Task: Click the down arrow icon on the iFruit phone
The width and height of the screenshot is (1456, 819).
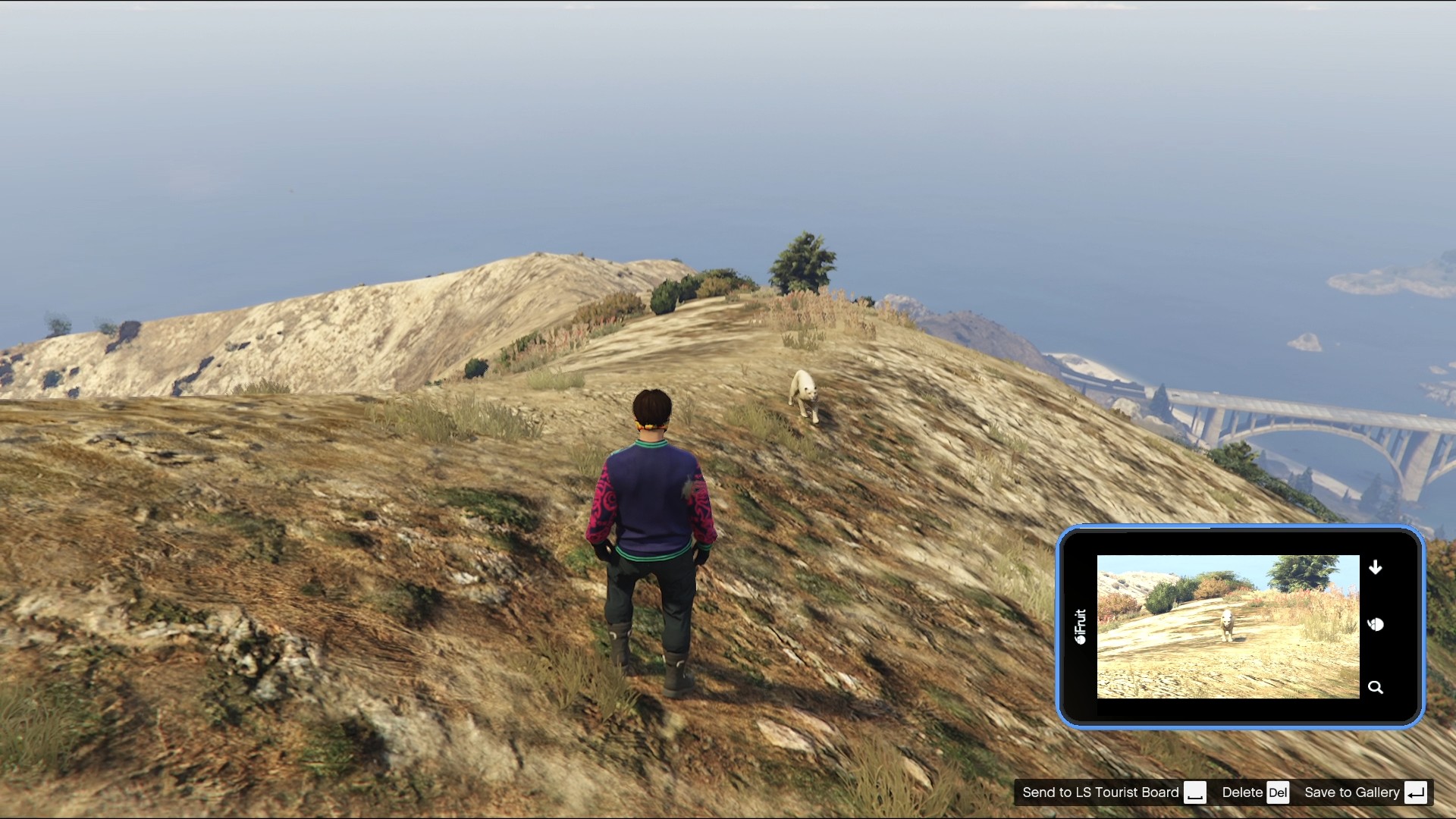Action: [x=1376, y=567]
